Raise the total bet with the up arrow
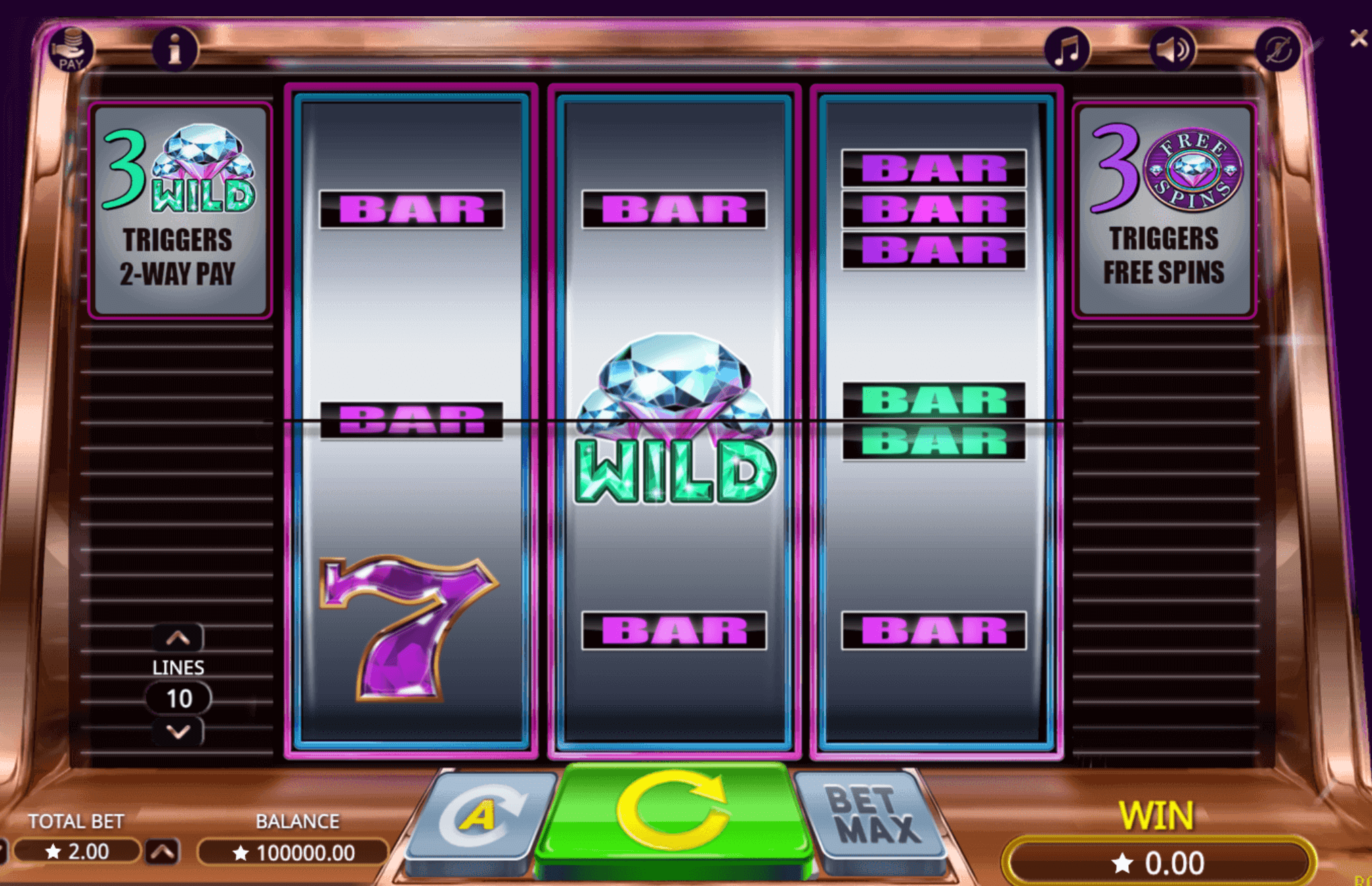Image resolution: width=1372 pixels, height=886 pixels. (x=163, y=851)
